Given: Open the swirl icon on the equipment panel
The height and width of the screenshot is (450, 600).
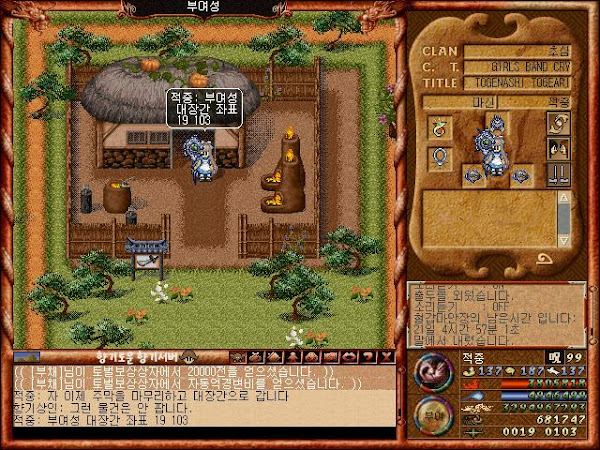Looking at the screenshot, I should pyautogui.click(x=558, y=123).
